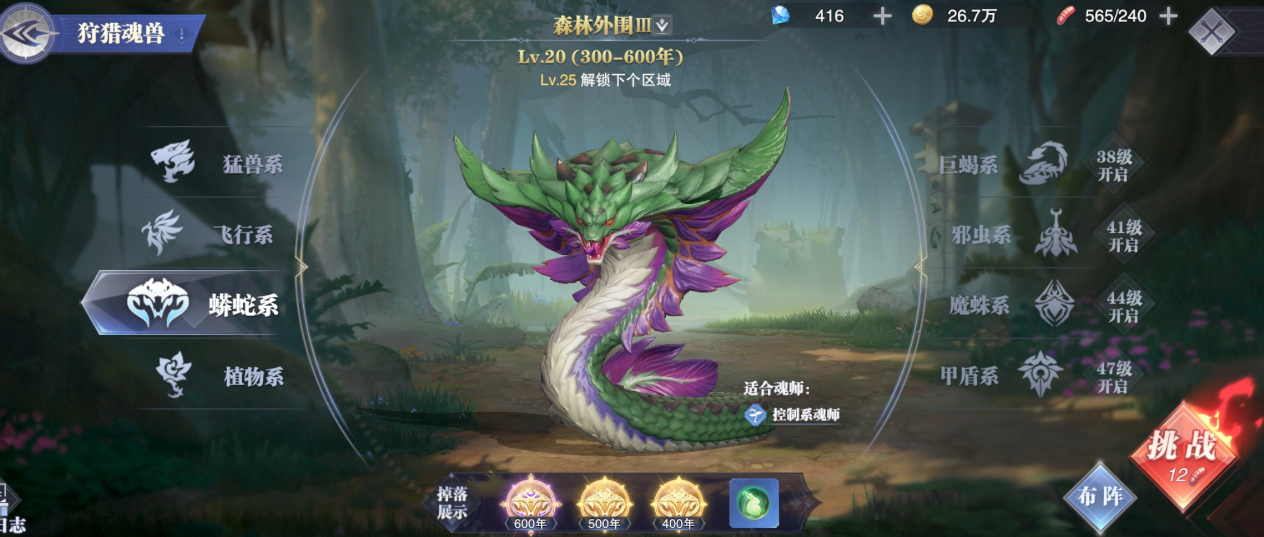Open the 狩猎魂兽 info tooltip
The image size is (1264, 537).
coord(182,34)
